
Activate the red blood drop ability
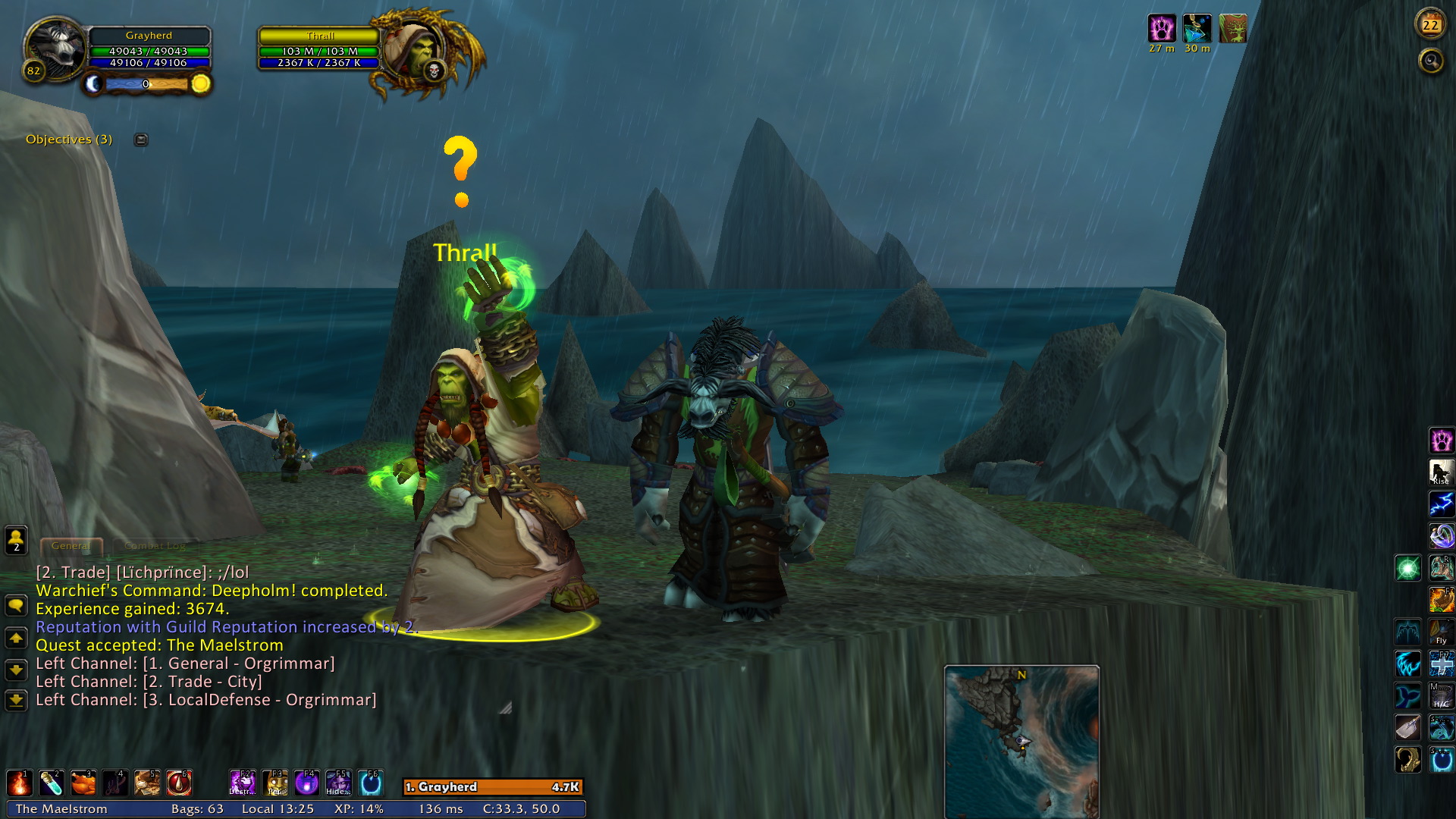click(179, 783)
